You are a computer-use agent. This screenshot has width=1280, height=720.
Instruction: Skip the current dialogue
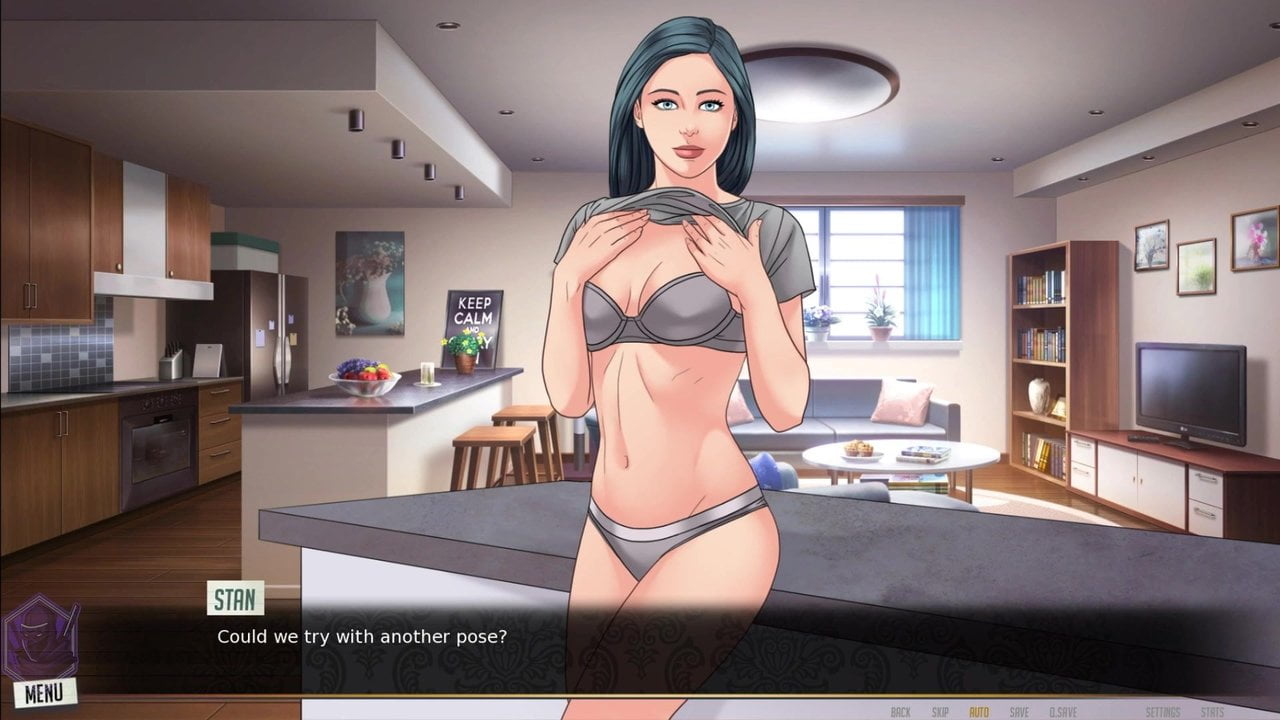tap(940, 712)
